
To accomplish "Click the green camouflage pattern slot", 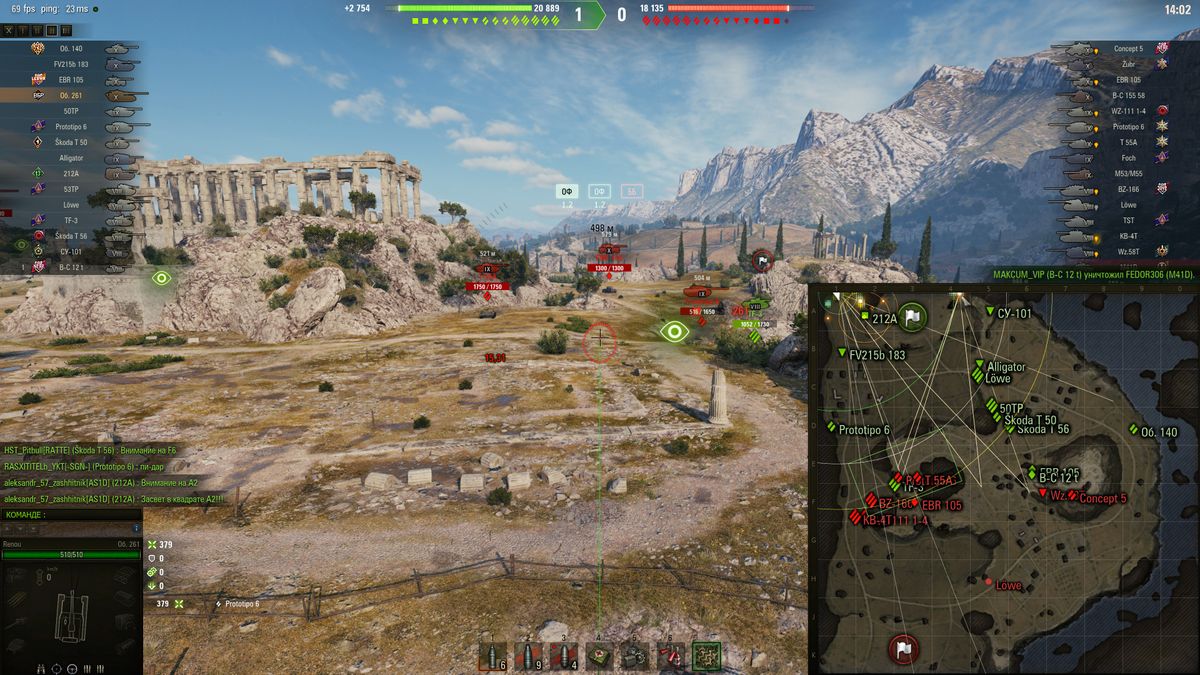I will coord(707,655).
